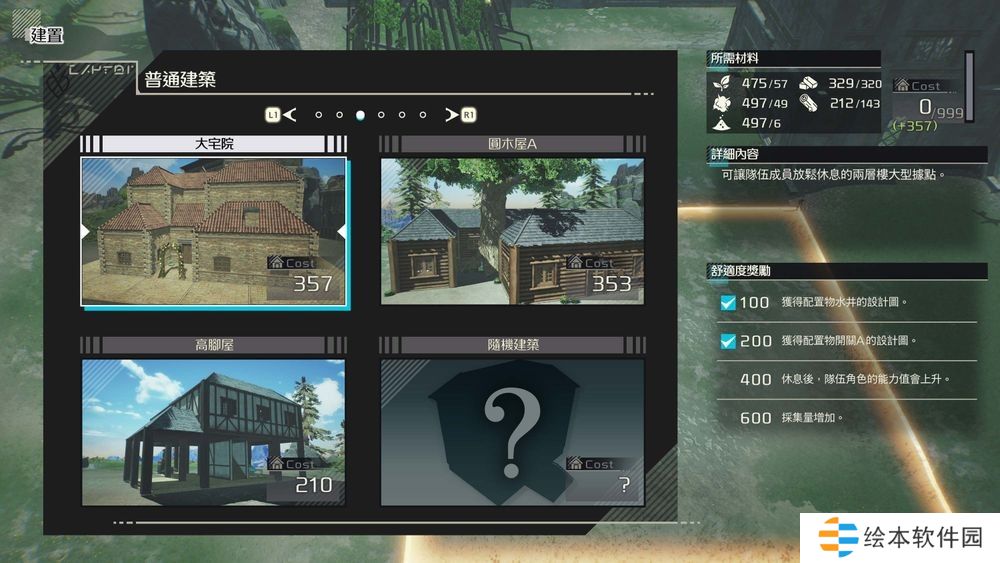
Task: Select the 大宅院 building card
Action: pyautogui.click(x=213, y=231)
